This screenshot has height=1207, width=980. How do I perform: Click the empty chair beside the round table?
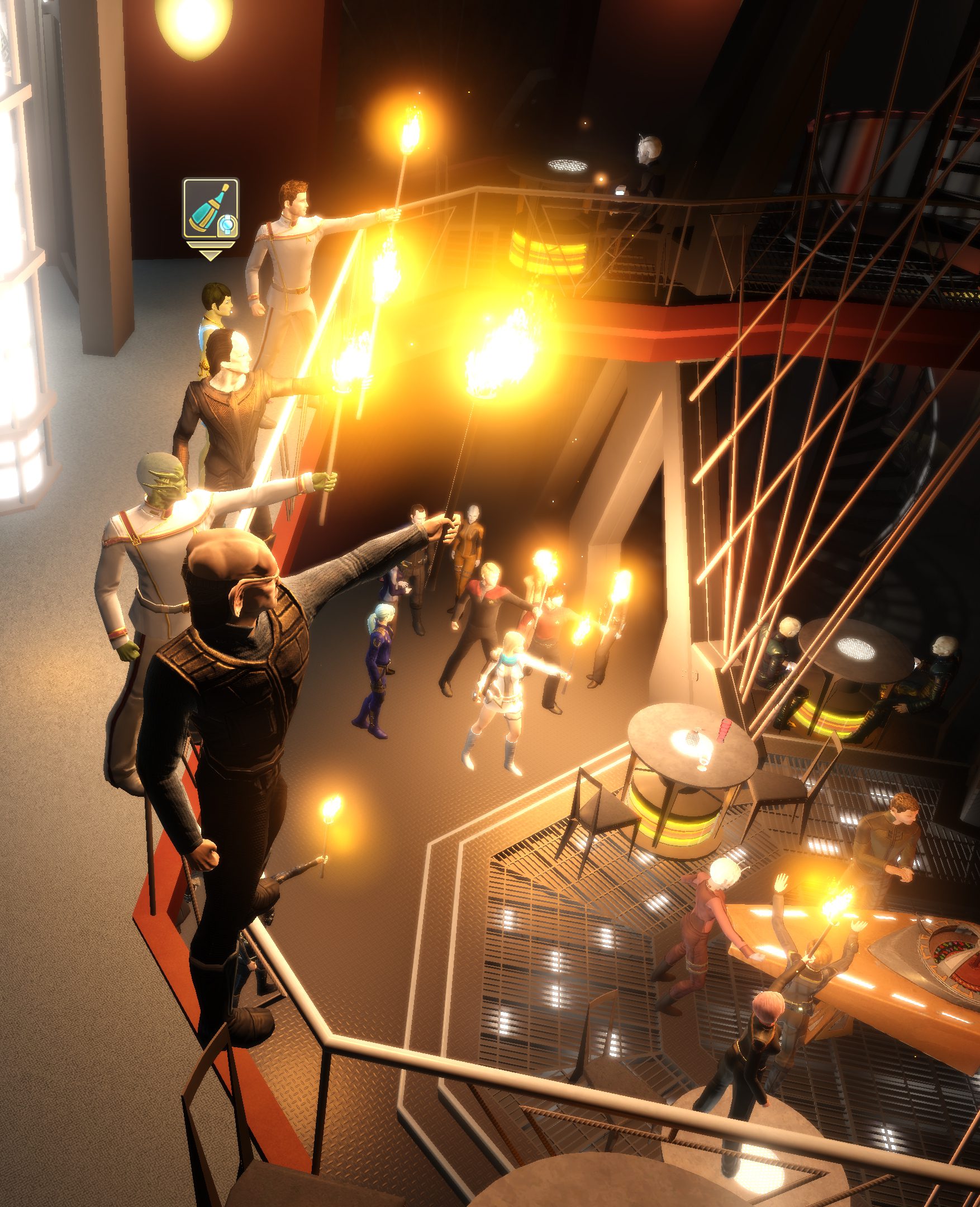601,807
